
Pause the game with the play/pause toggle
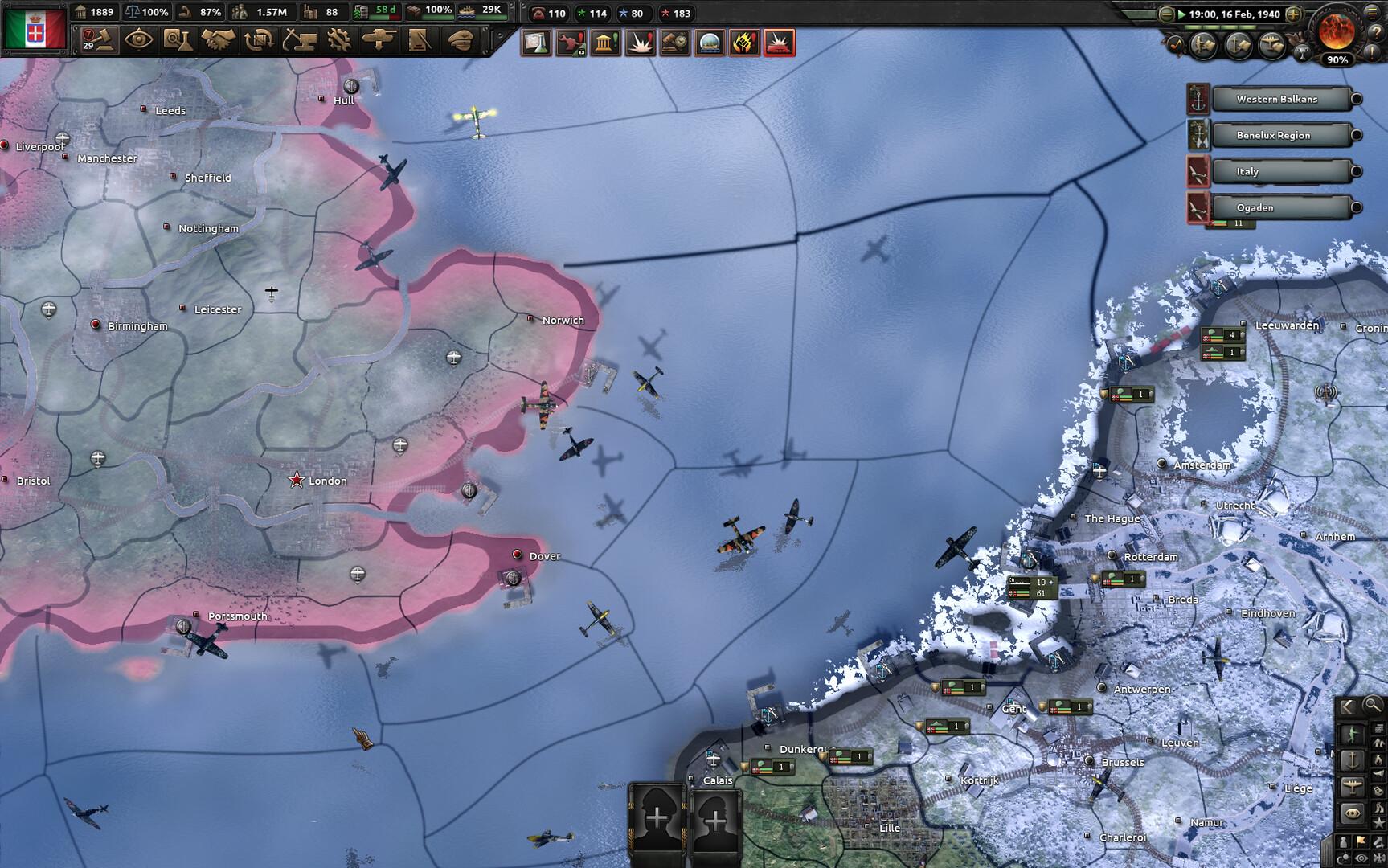(x=1181, y=14)
